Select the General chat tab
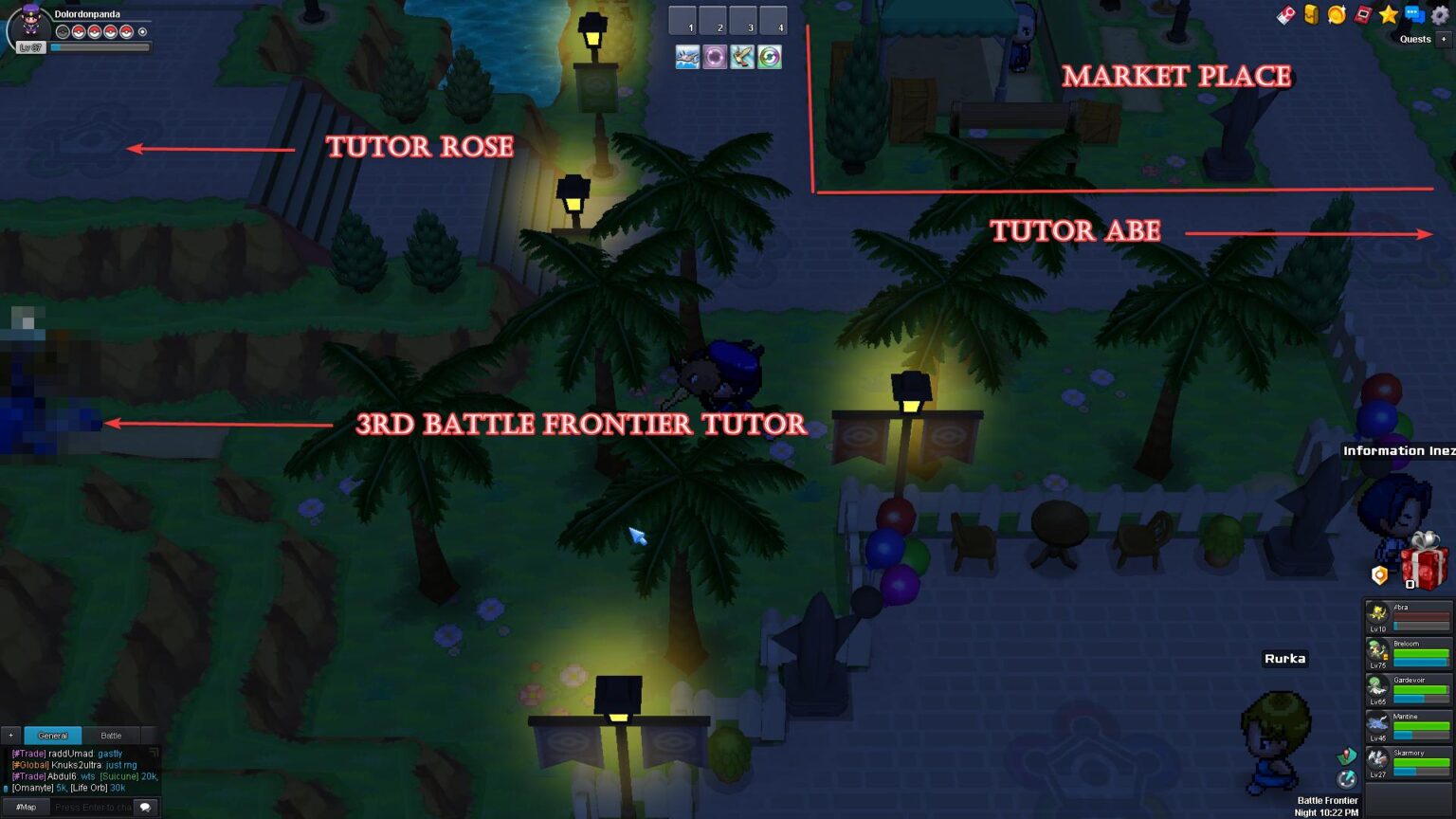The height and width of the screenshot is (819, 1456). tap(53, 735)
